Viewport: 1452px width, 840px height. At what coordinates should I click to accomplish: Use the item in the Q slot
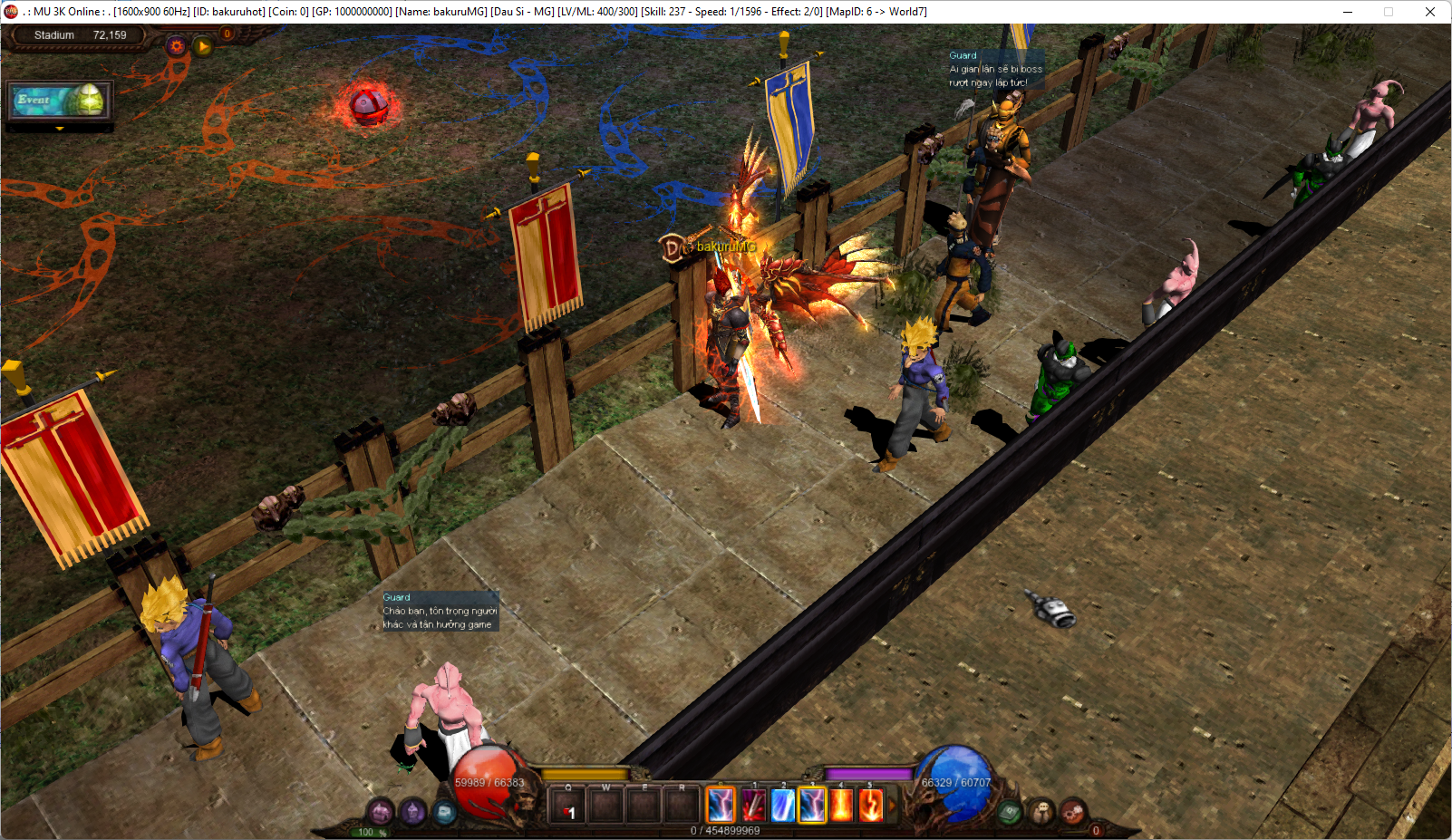click(x=568, y=806)
